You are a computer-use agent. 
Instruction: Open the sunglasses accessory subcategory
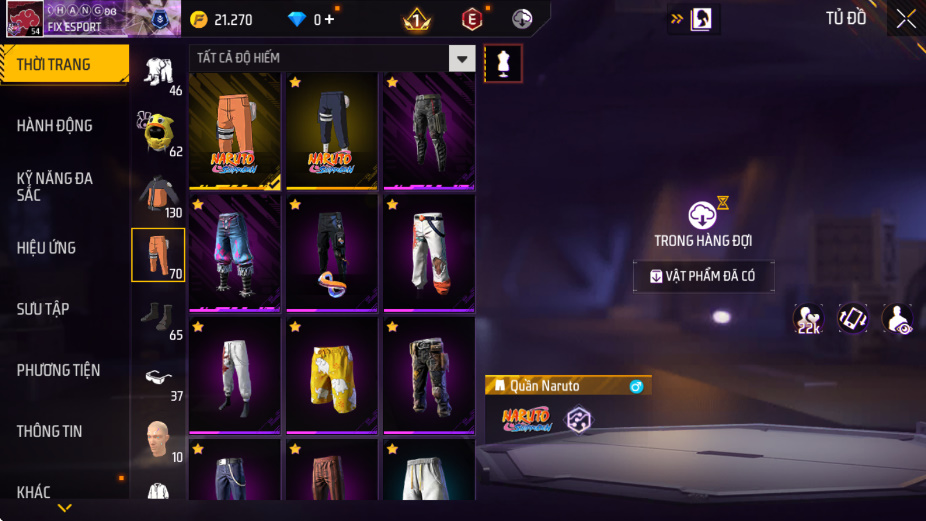(x=158, y=378)
